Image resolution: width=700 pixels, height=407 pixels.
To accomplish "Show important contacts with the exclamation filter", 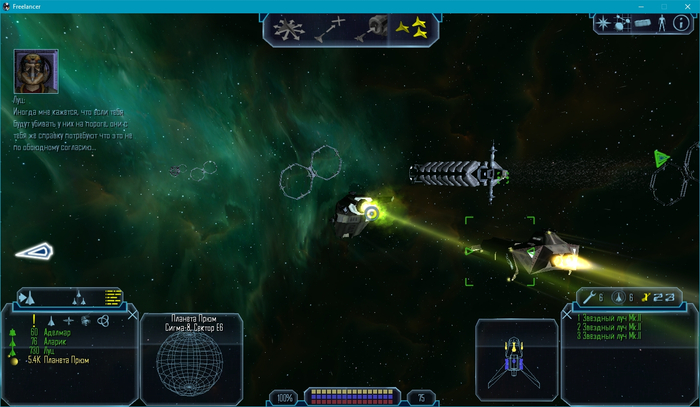I will click(32, 320).
